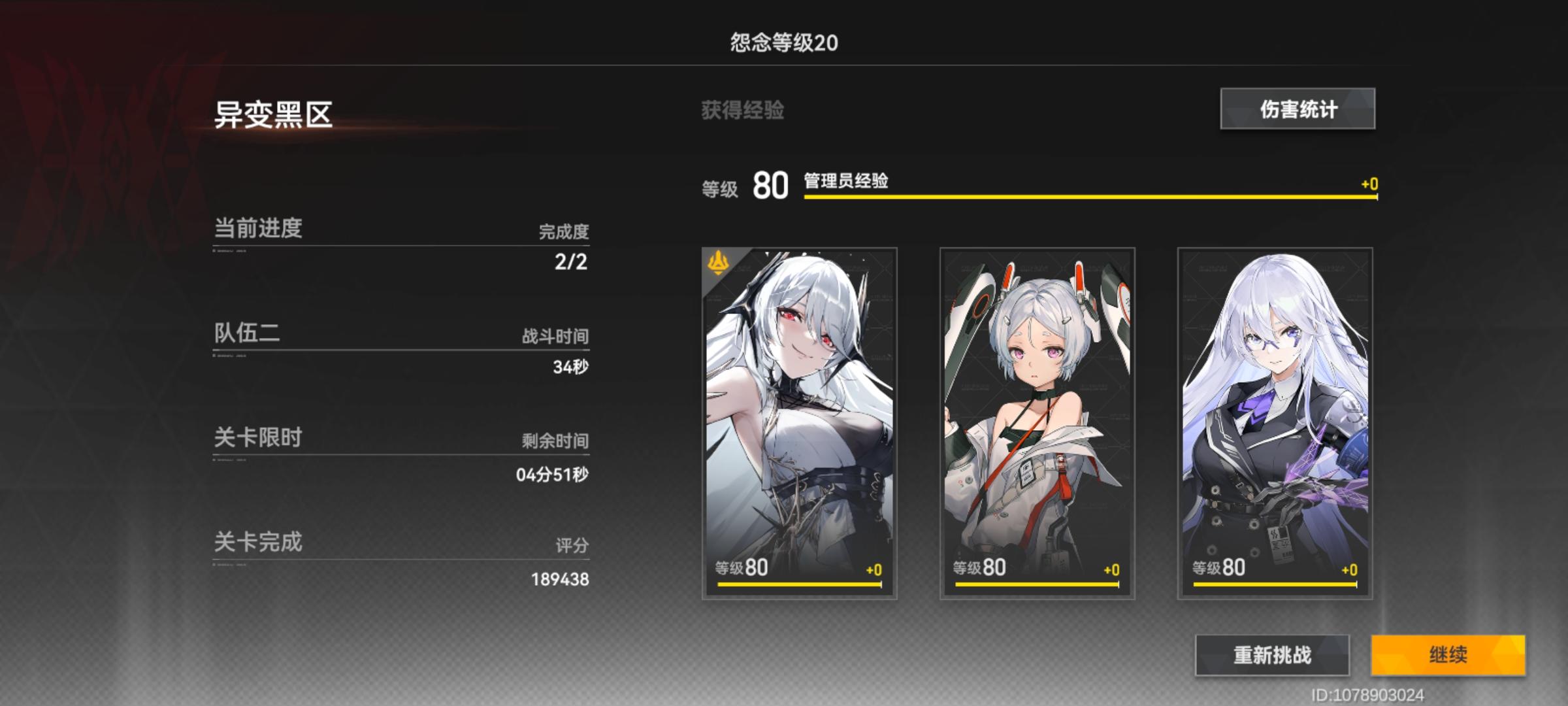Open the 伤害统计 damage statistics panel
Screen dimensions: 1568x706
coord(1297,110)
